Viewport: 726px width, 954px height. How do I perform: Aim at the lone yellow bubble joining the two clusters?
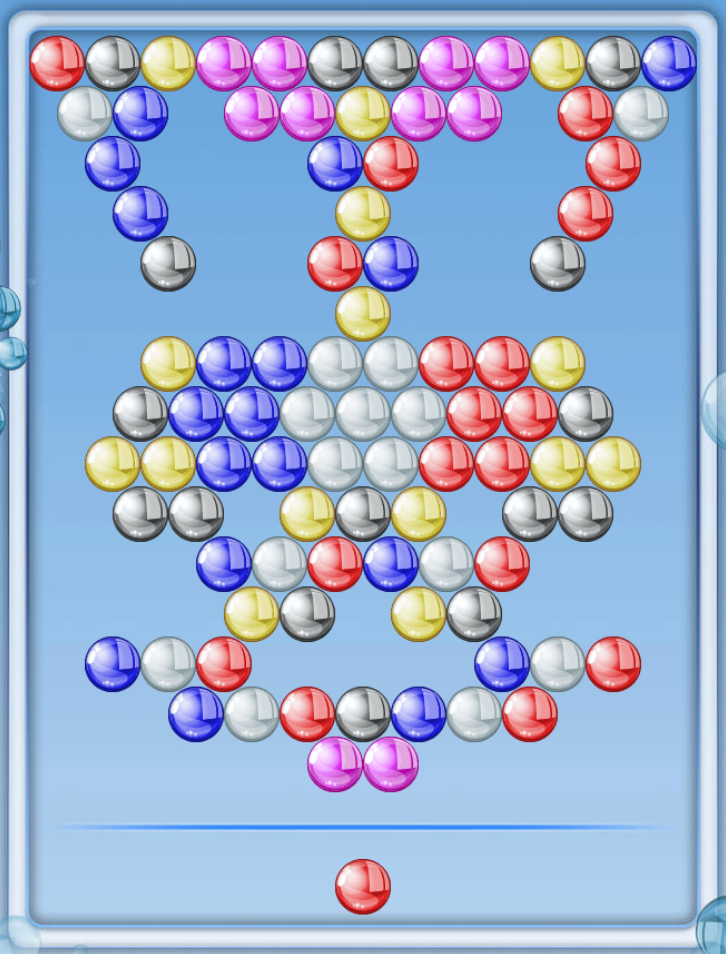point(362,313)
